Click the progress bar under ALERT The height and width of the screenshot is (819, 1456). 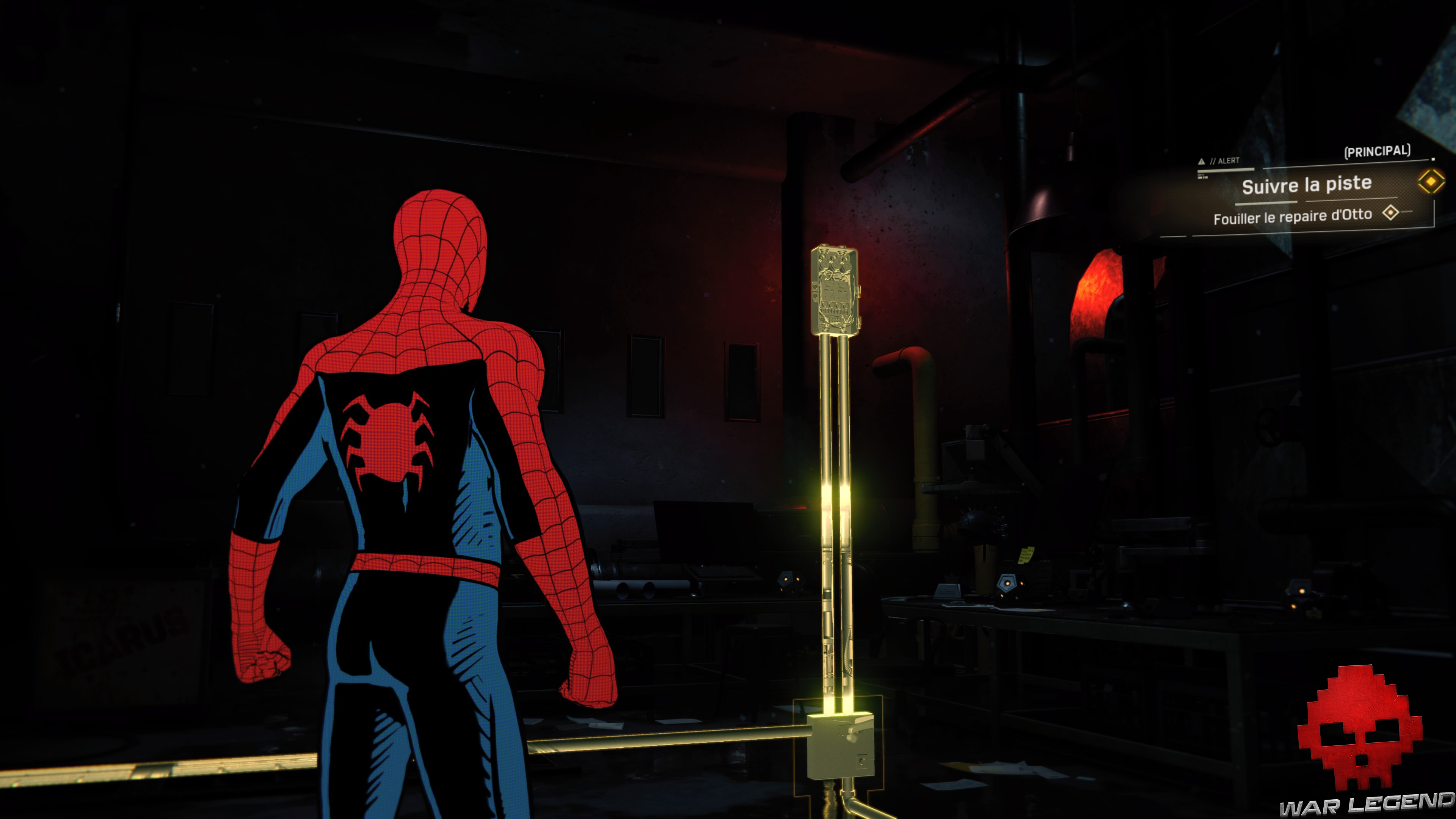point(1227,171)
